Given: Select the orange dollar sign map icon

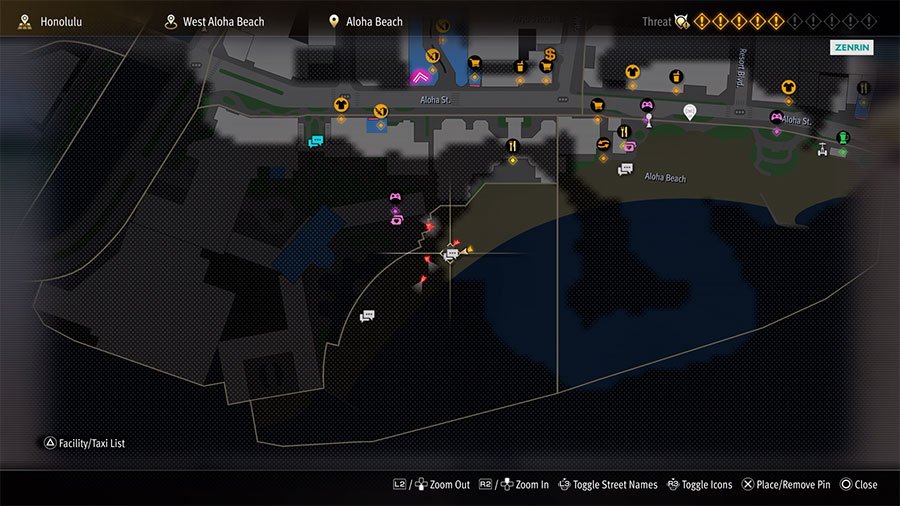Looking at the screenshot, I should [549, 54].
